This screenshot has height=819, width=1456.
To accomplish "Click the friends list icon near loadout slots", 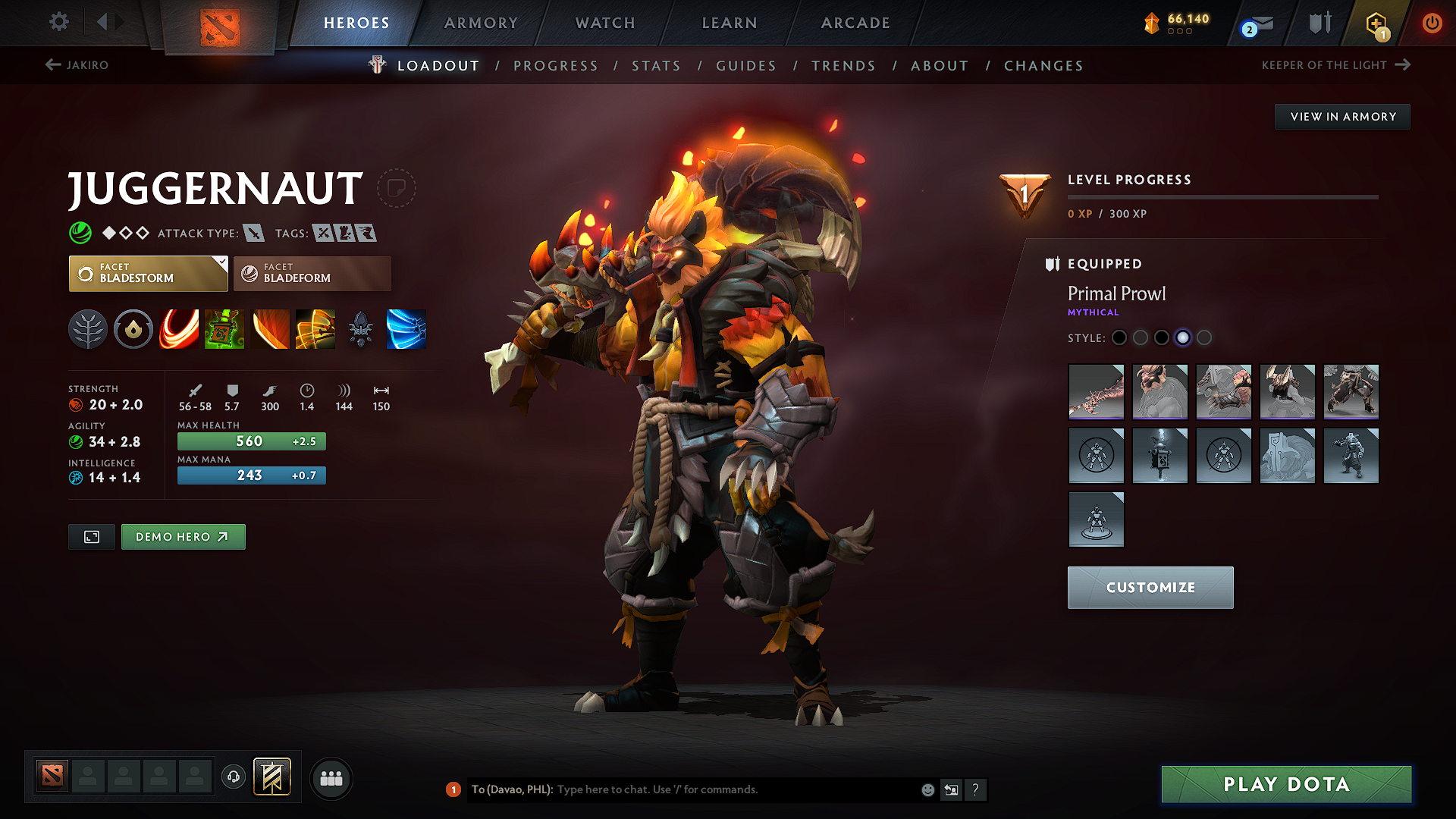I will pos(331,778).
